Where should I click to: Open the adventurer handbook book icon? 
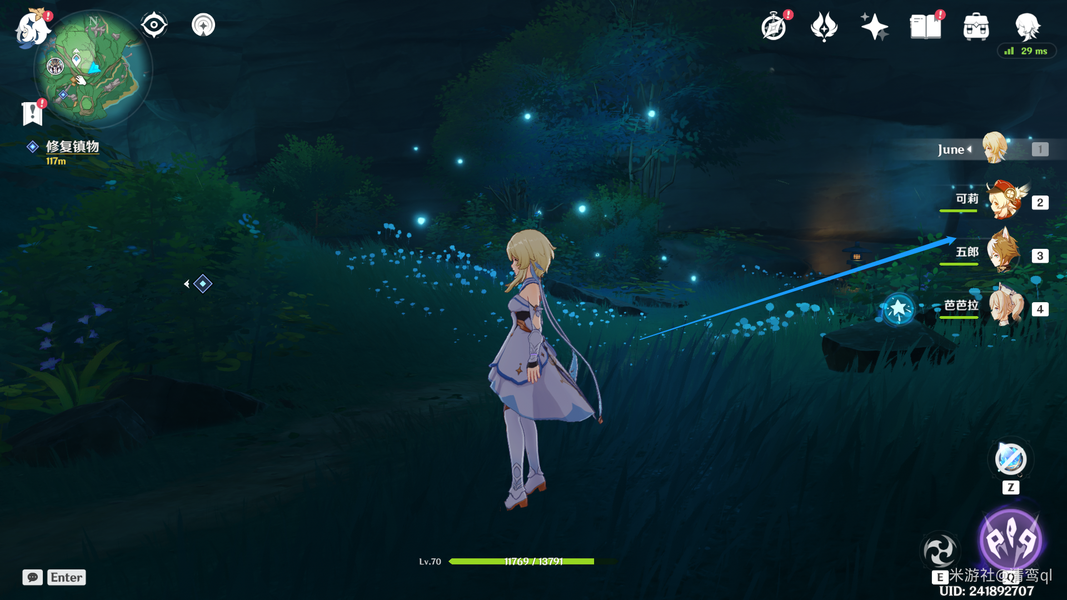925,27
